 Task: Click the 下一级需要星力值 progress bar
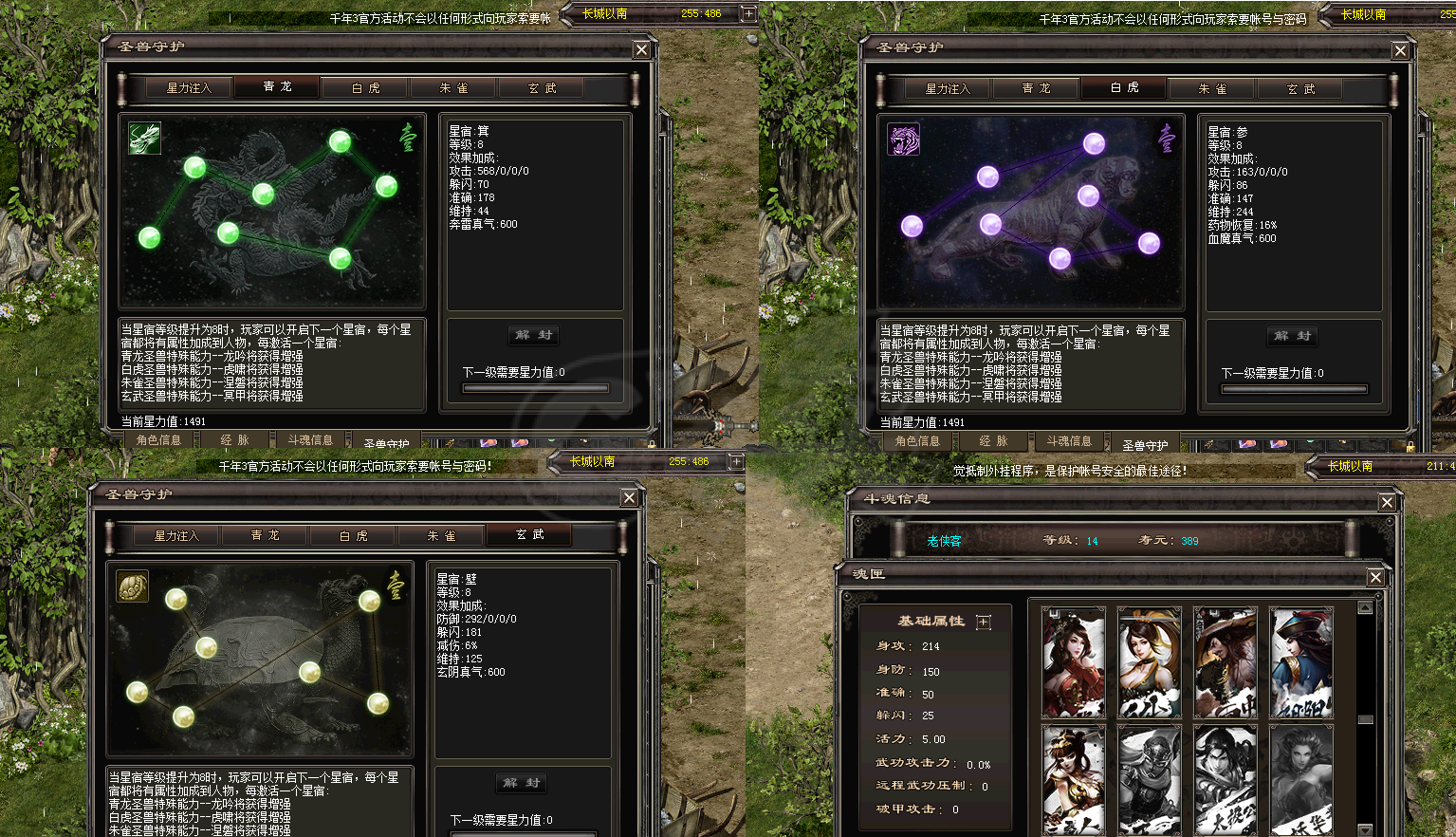pos(536,387)
